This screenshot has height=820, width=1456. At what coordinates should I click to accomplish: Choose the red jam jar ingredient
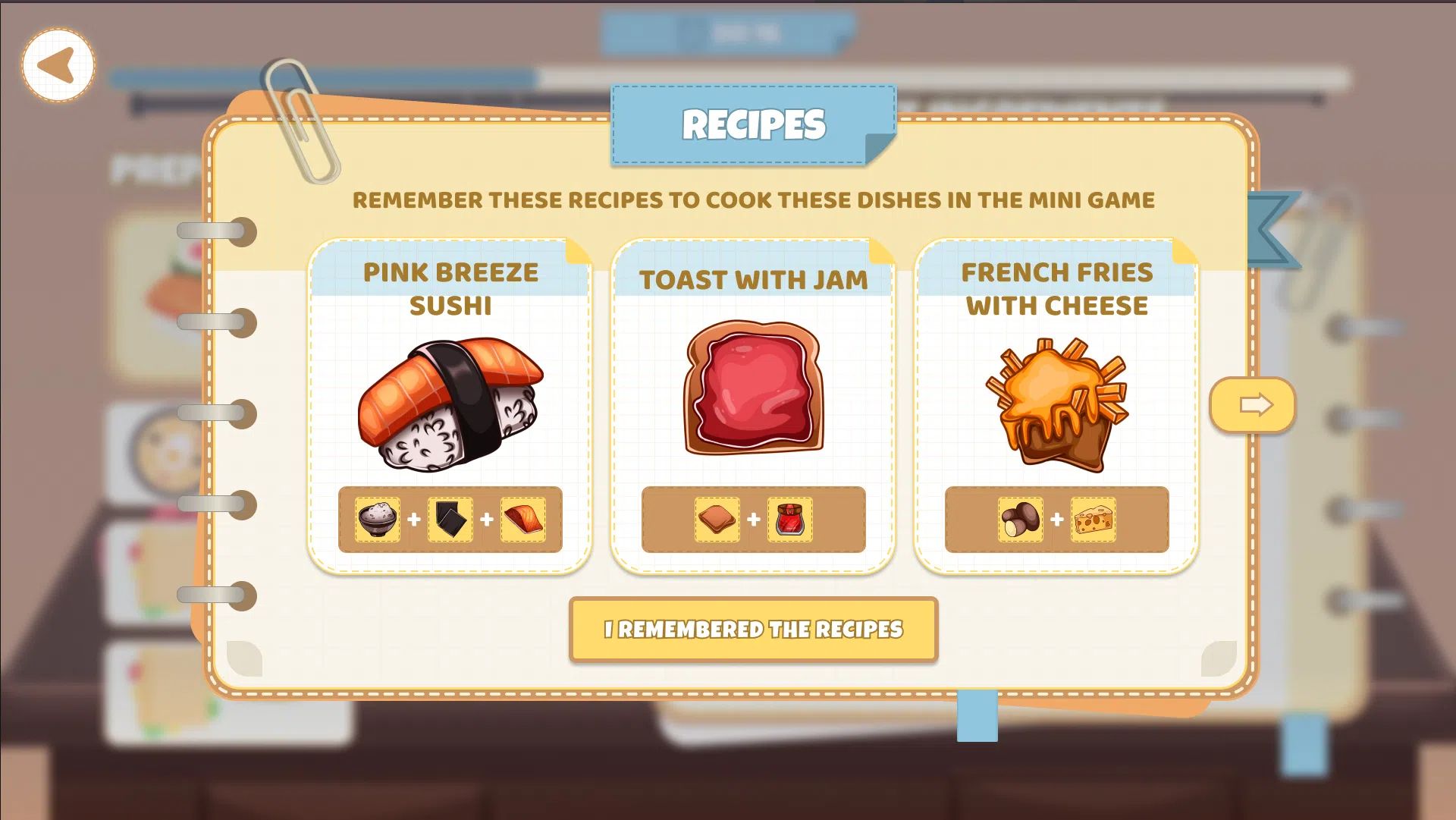pyautogui.click(x=790, y=520)
